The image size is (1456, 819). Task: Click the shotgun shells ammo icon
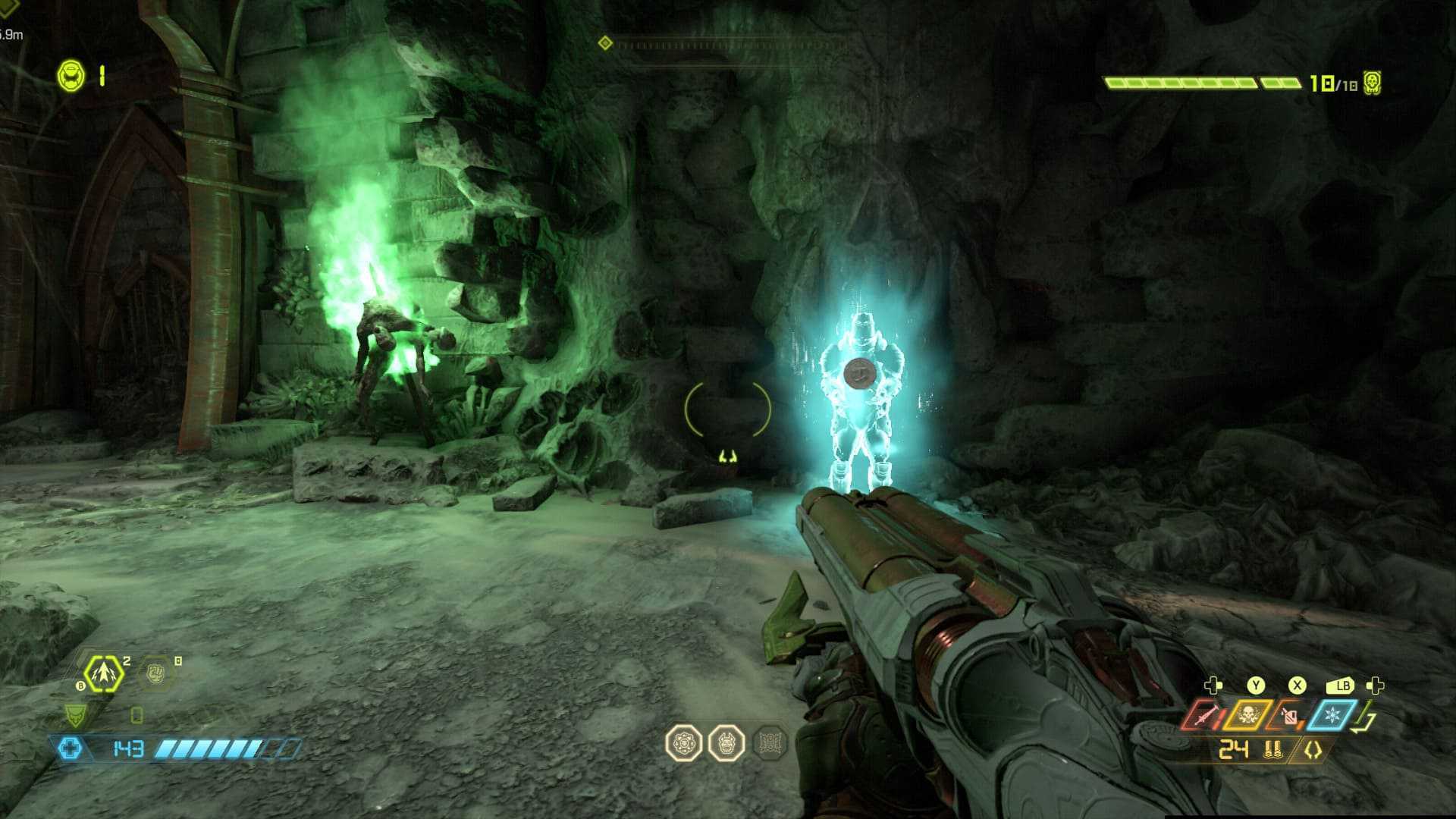[1273, 750]
